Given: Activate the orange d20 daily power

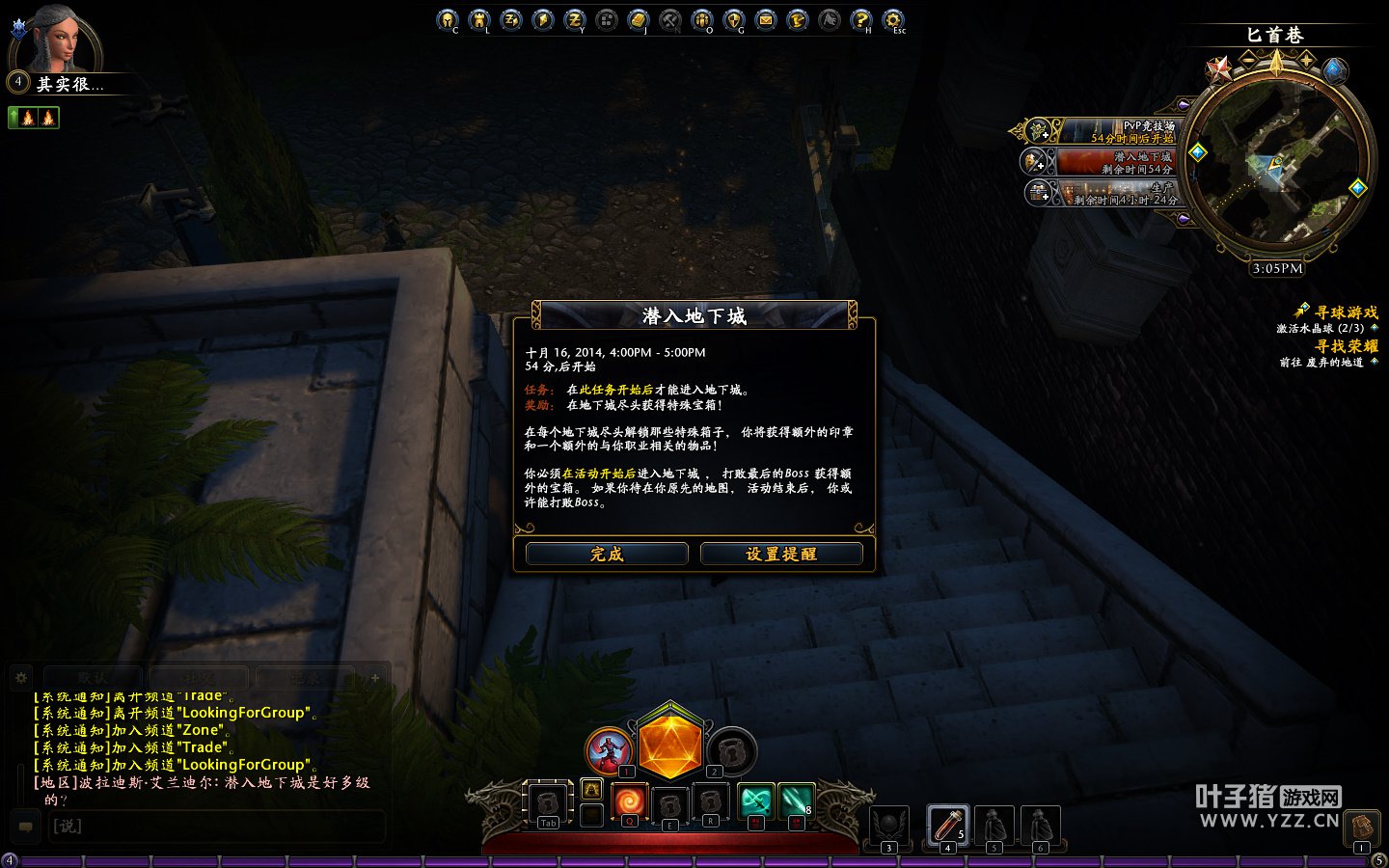Looking at the screenshot, I should tap(670, 746).
